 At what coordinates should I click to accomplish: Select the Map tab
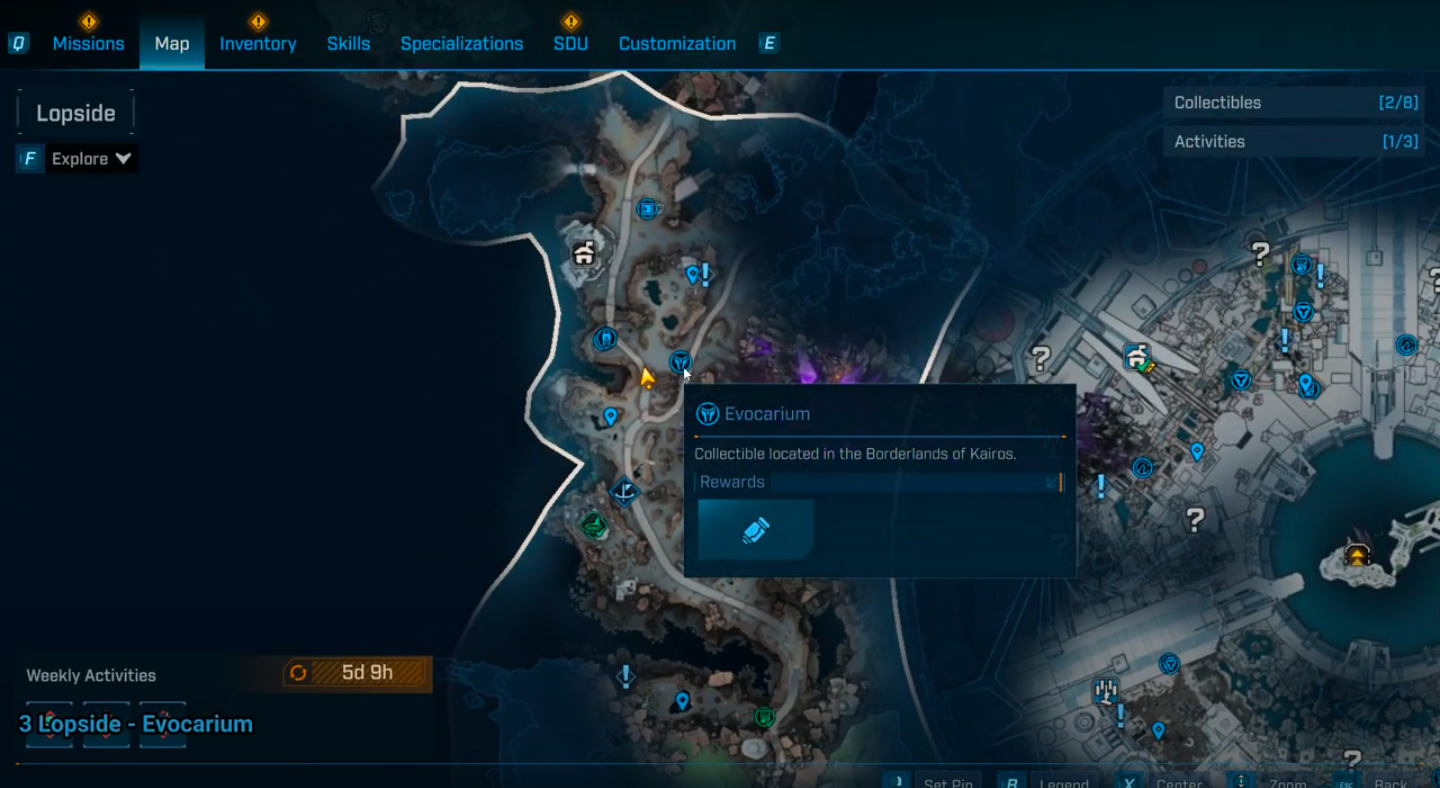pos(172,44)
